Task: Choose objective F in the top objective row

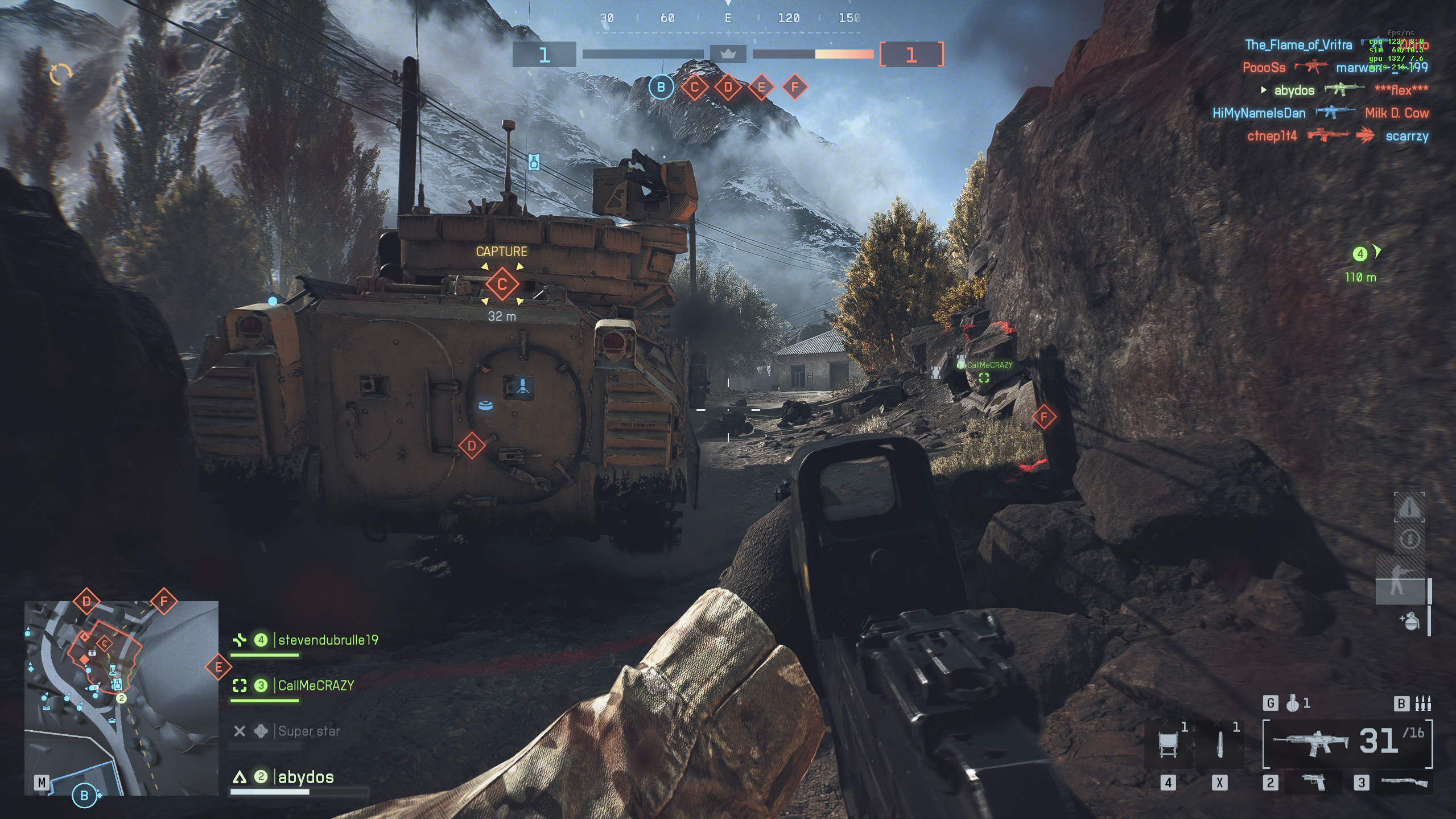Action: (x=795, y=87)
